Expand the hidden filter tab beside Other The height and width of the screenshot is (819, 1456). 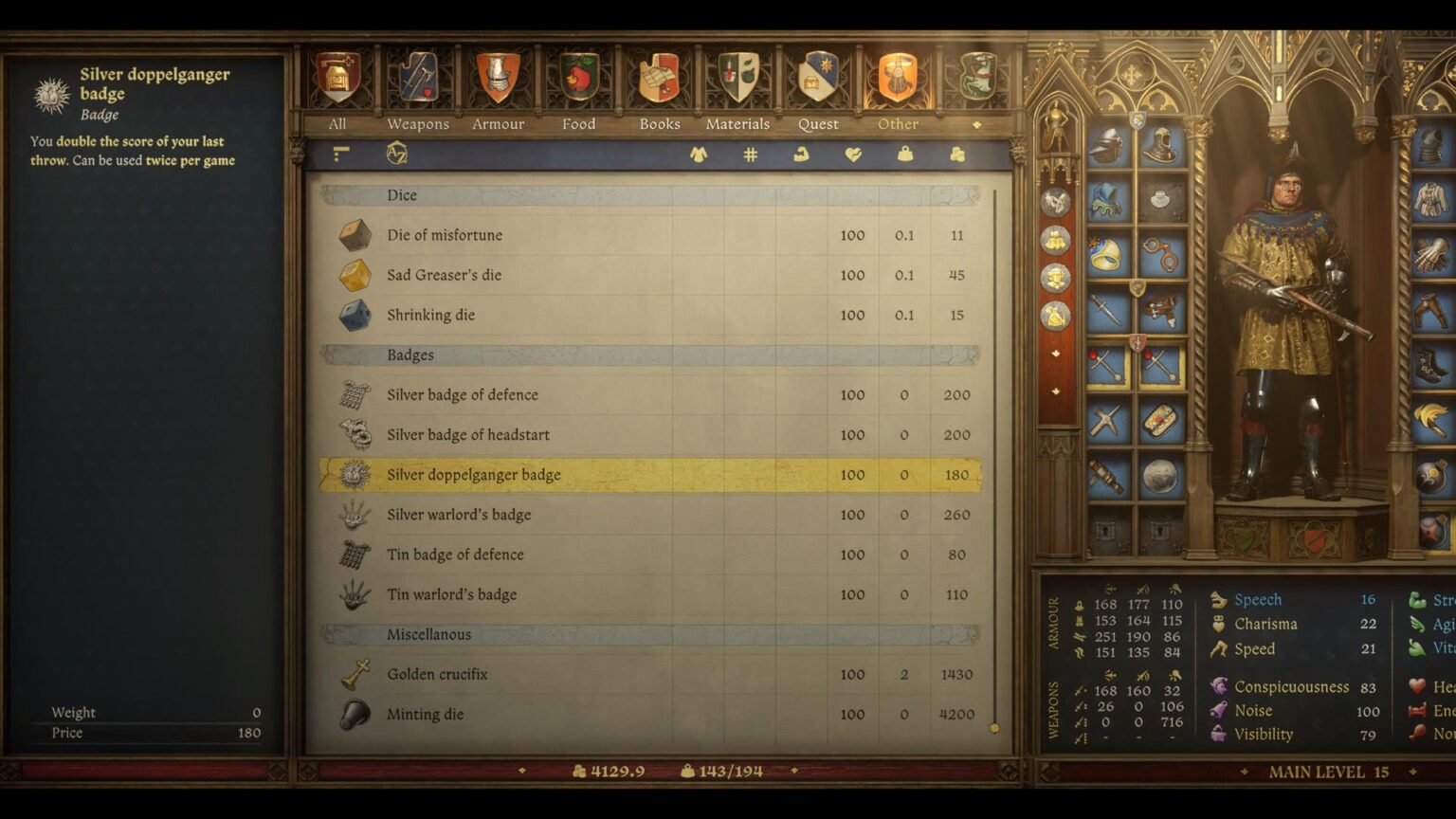click(x=978, y=123)
